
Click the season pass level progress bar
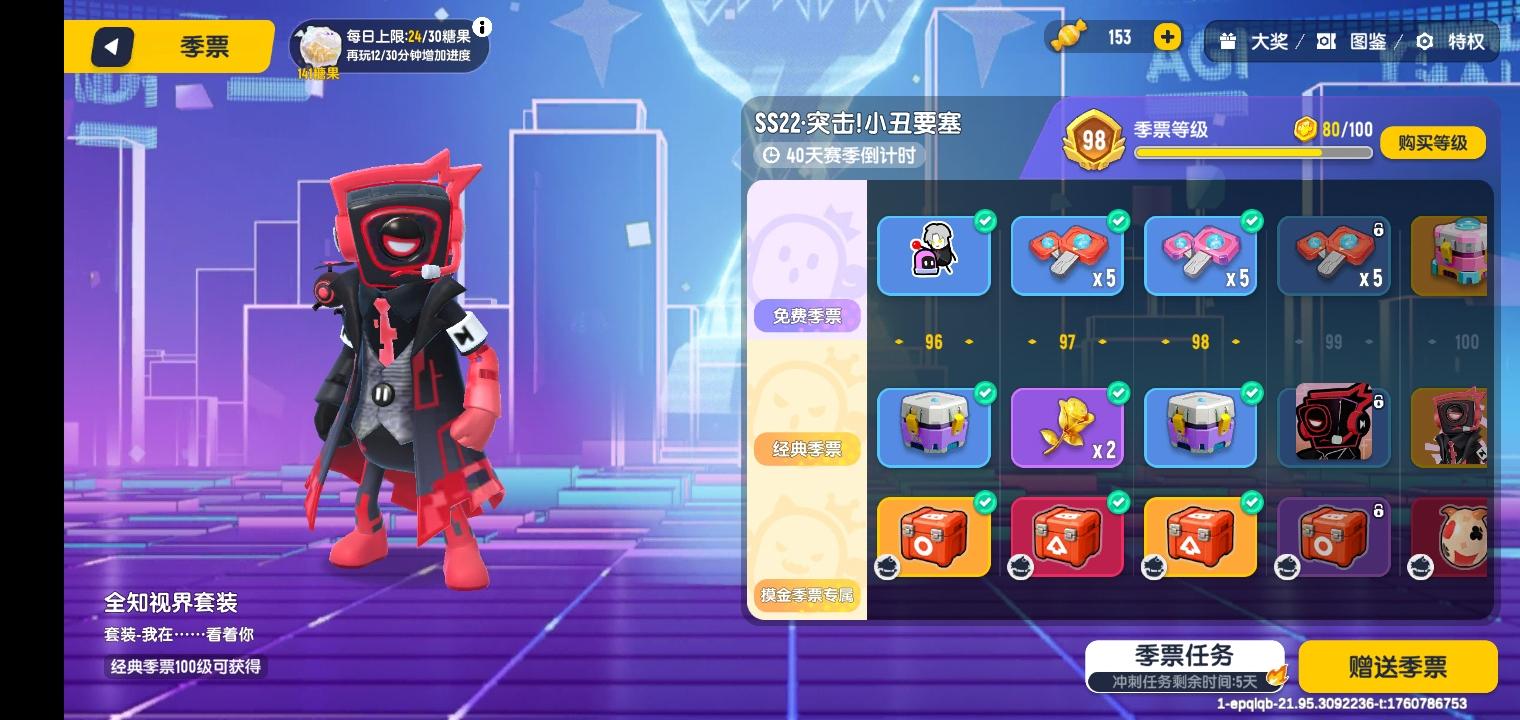coord(1252,152)
